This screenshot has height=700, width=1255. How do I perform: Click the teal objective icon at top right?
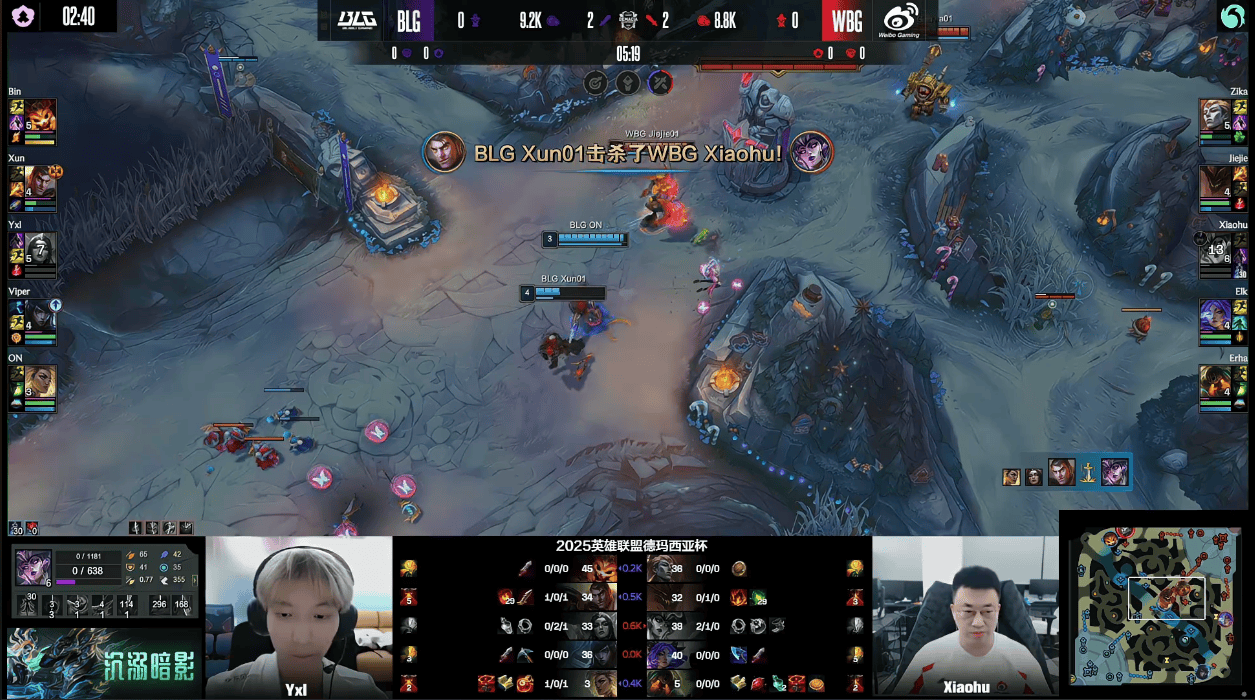(1232, 16)
